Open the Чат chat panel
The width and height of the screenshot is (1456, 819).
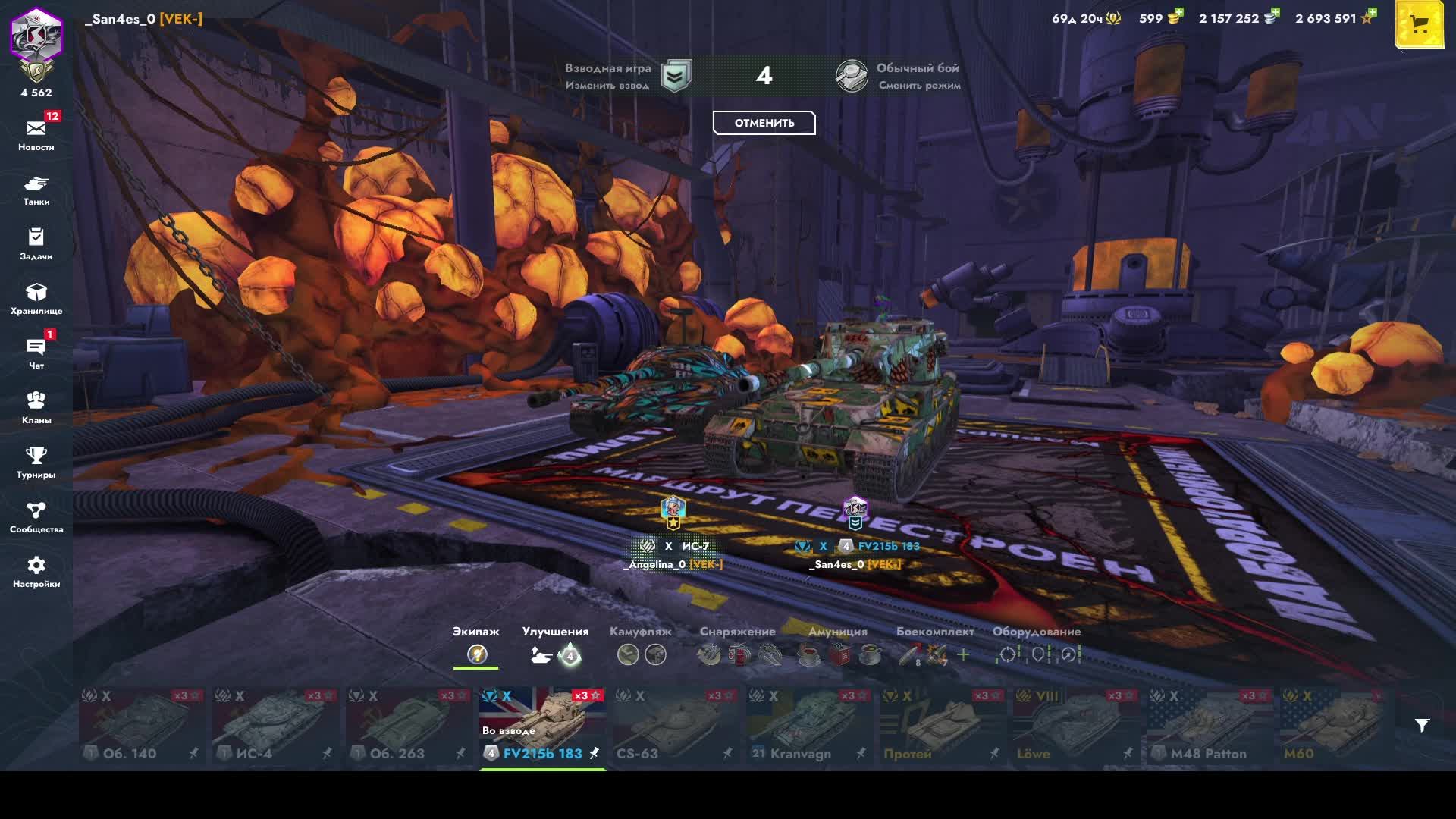coord(36,353)
